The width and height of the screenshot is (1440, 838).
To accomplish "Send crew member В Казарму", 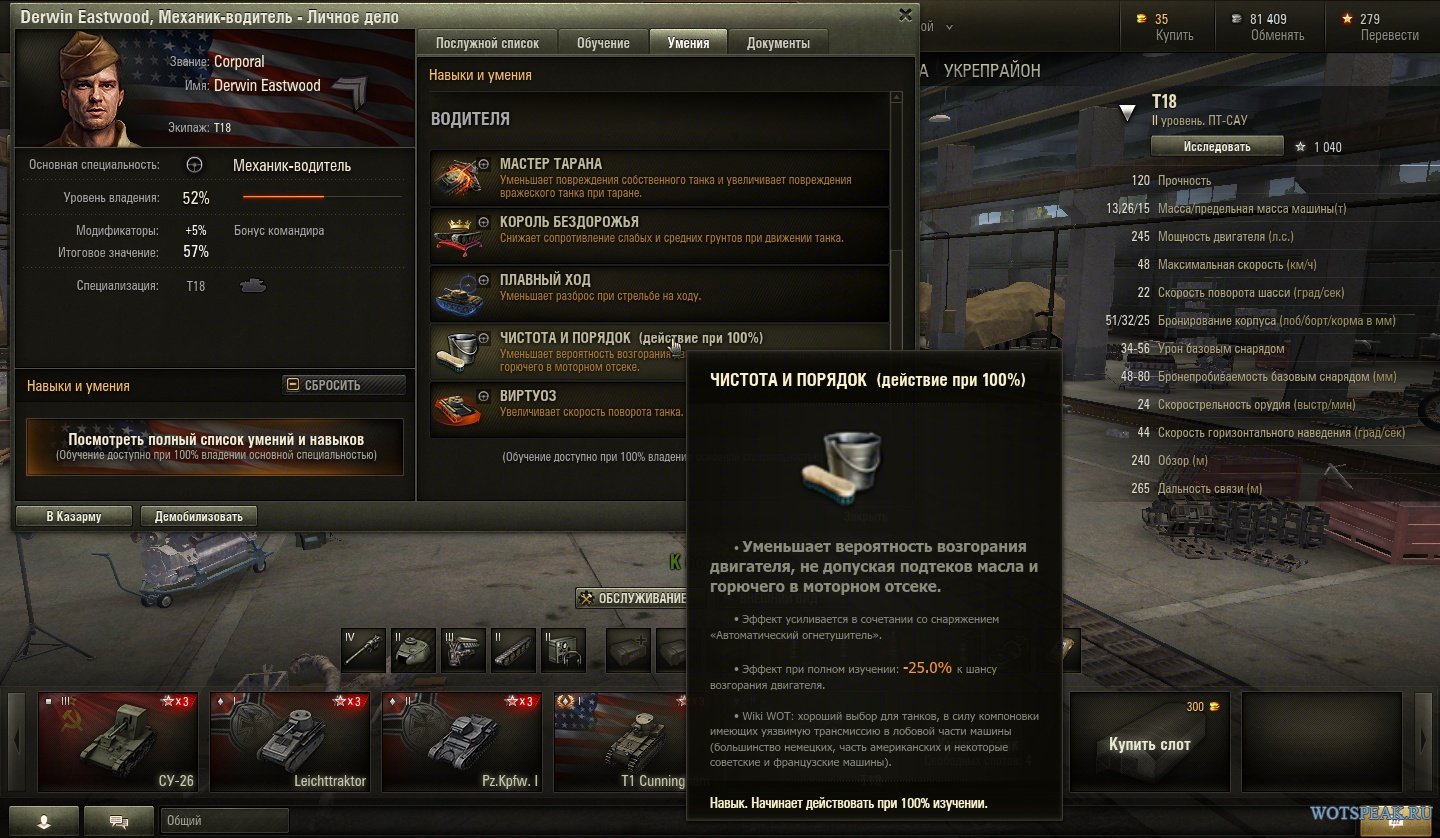I will (74, 516).
